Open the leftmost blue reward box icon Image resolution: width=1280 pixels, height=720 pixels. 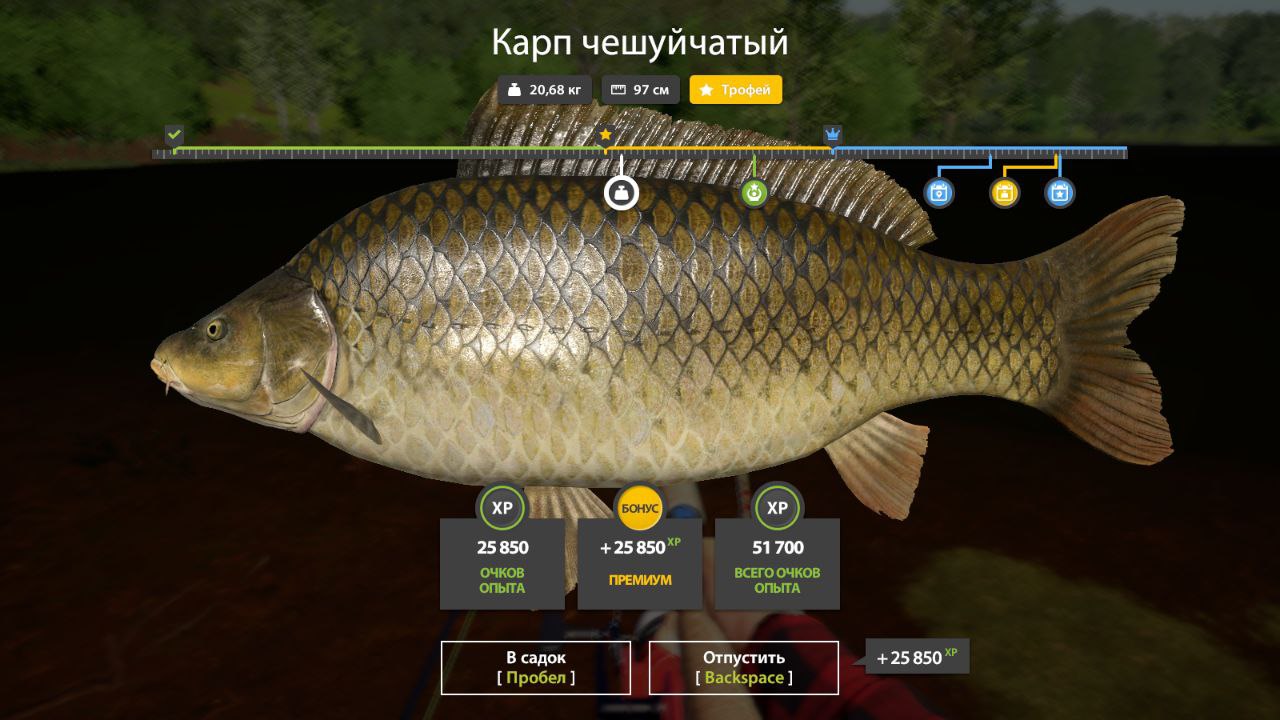pyautogui.click(x=938, y=193)
